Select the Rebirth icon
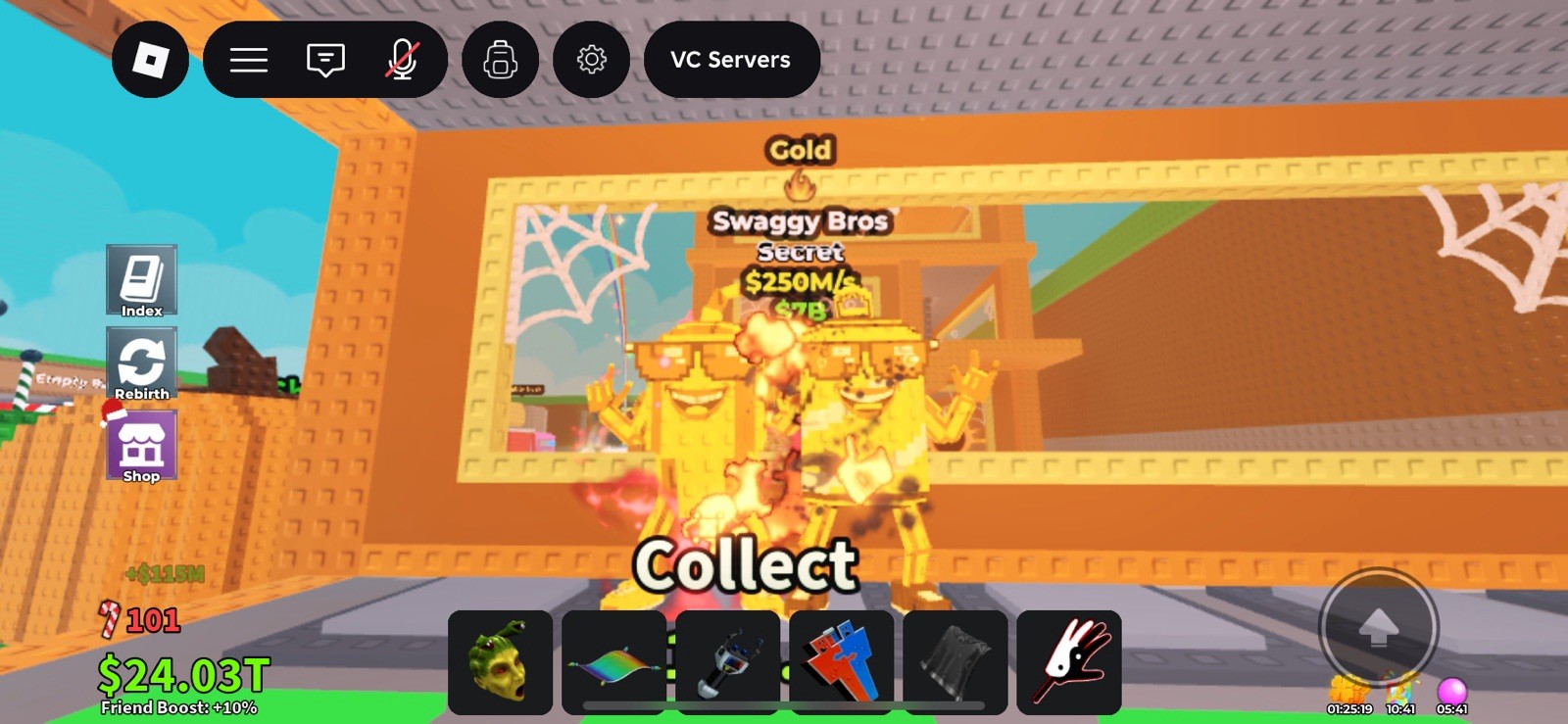Image resolution: width=1568 pixels, height=724 pixels. coord(141,362)
